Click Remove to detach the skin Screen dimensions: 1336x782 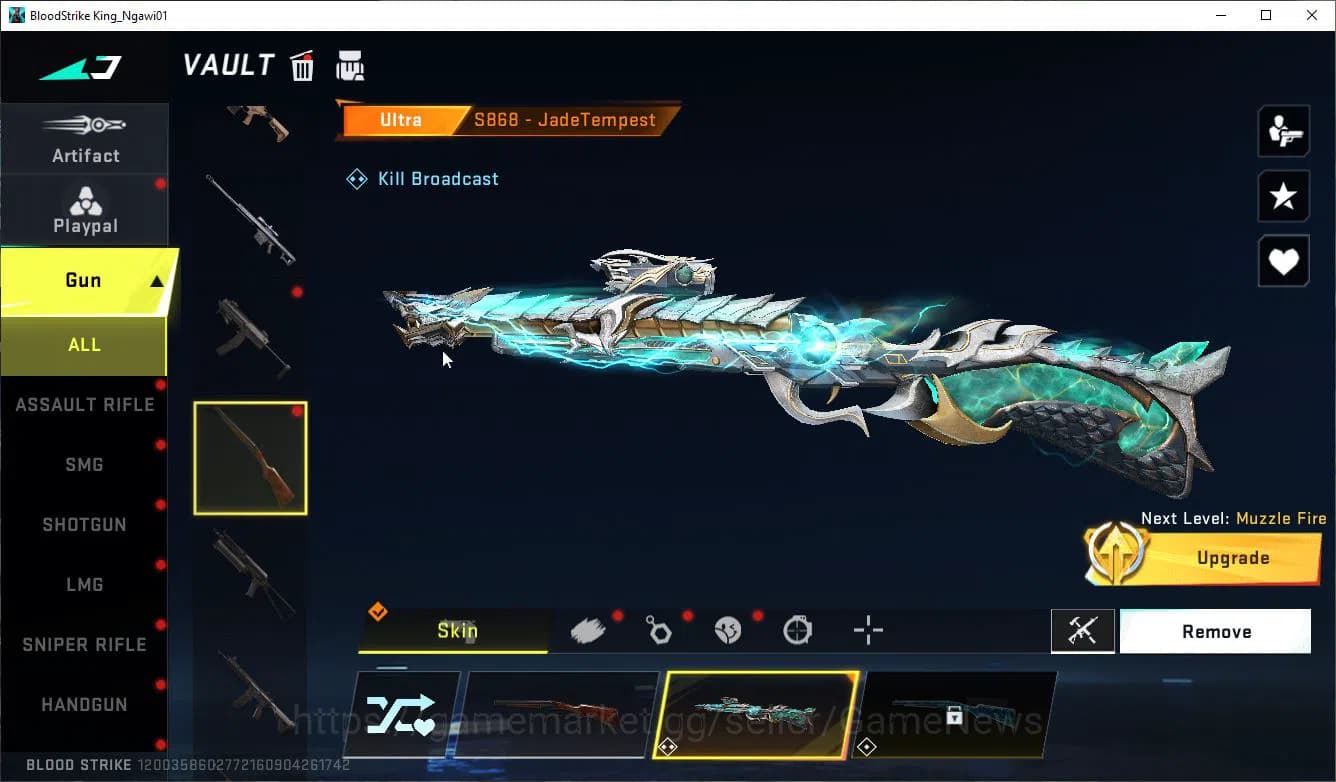click(x=1215, y=630)
